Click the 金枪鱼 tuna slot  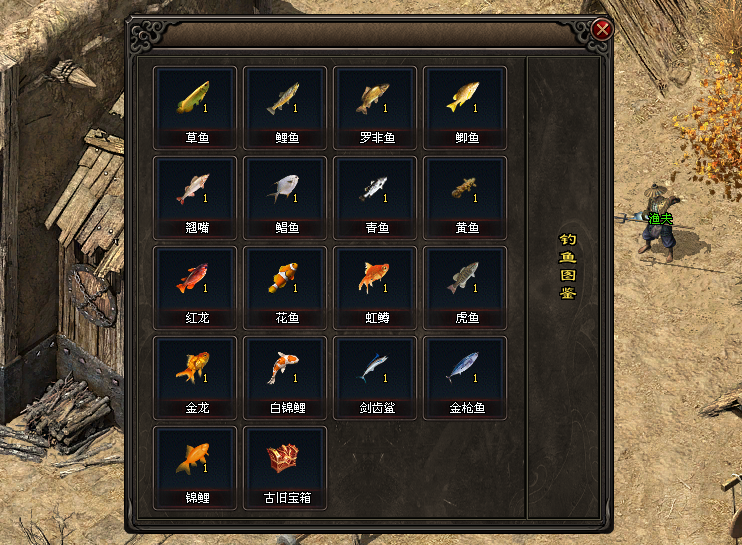point(465,370)
